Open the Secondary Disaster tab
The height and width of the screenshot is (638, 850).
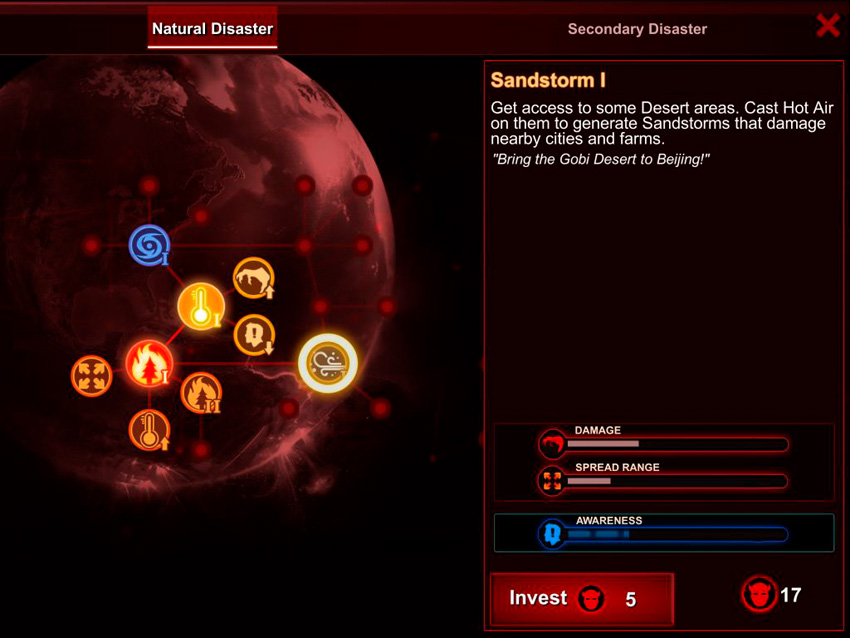click(x=637, y=29)
